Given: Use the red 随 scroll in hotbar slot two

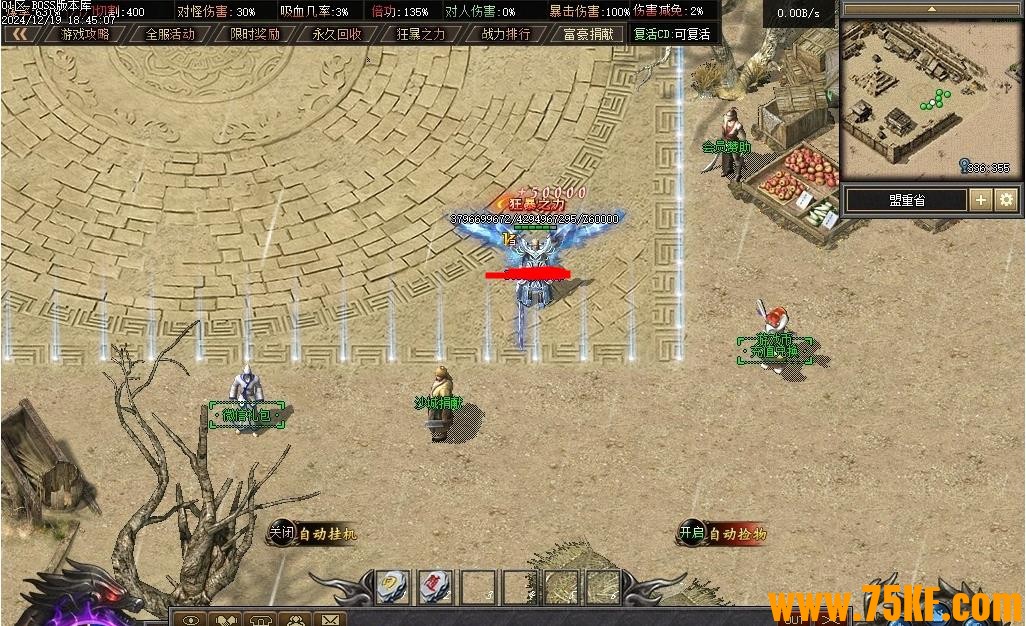Looking at the screenshot, I should pyautogui.click(x=434, y=586).
